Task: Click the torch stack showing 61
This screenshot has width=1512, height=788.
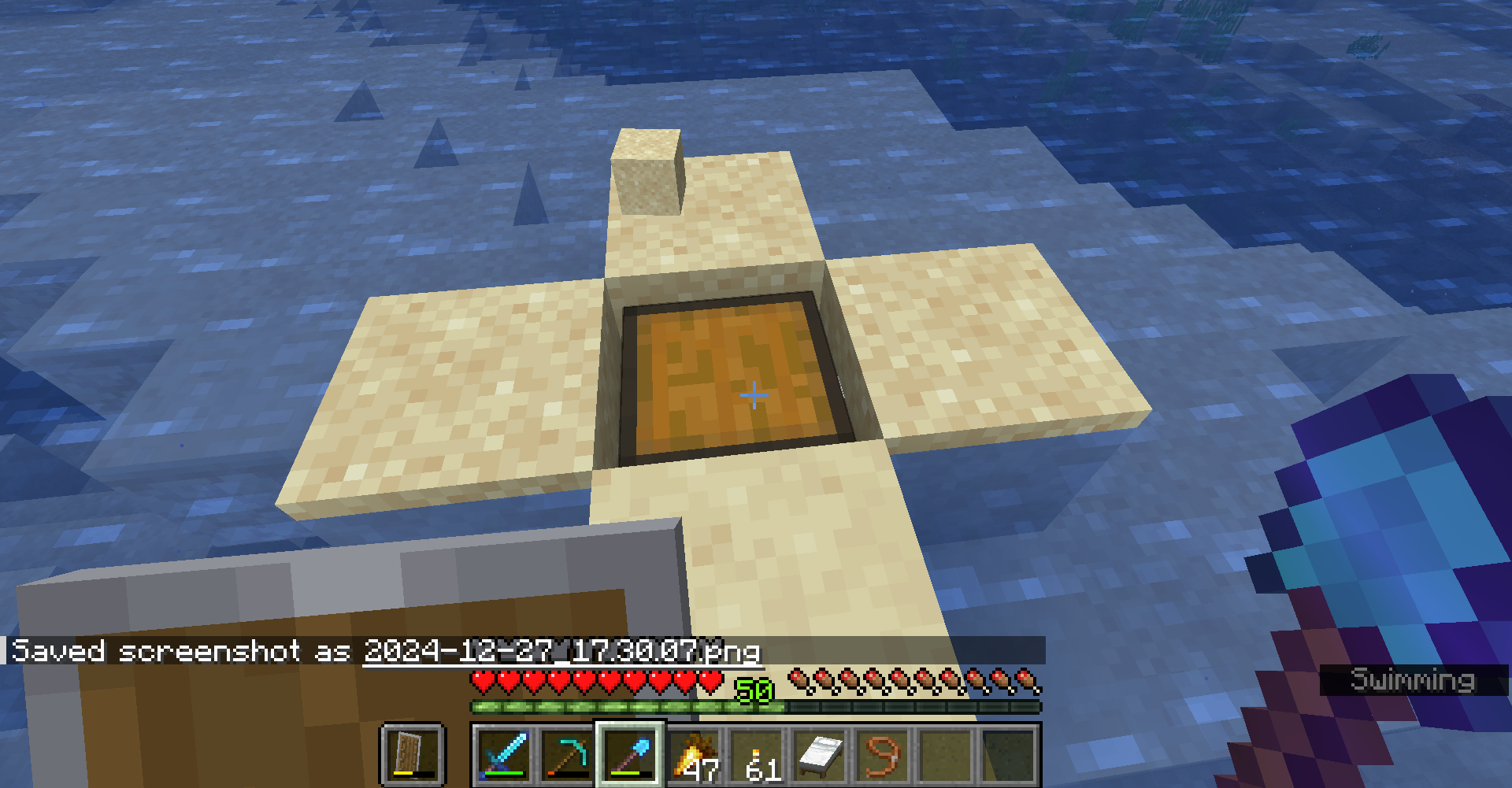Action: point(757,757)
